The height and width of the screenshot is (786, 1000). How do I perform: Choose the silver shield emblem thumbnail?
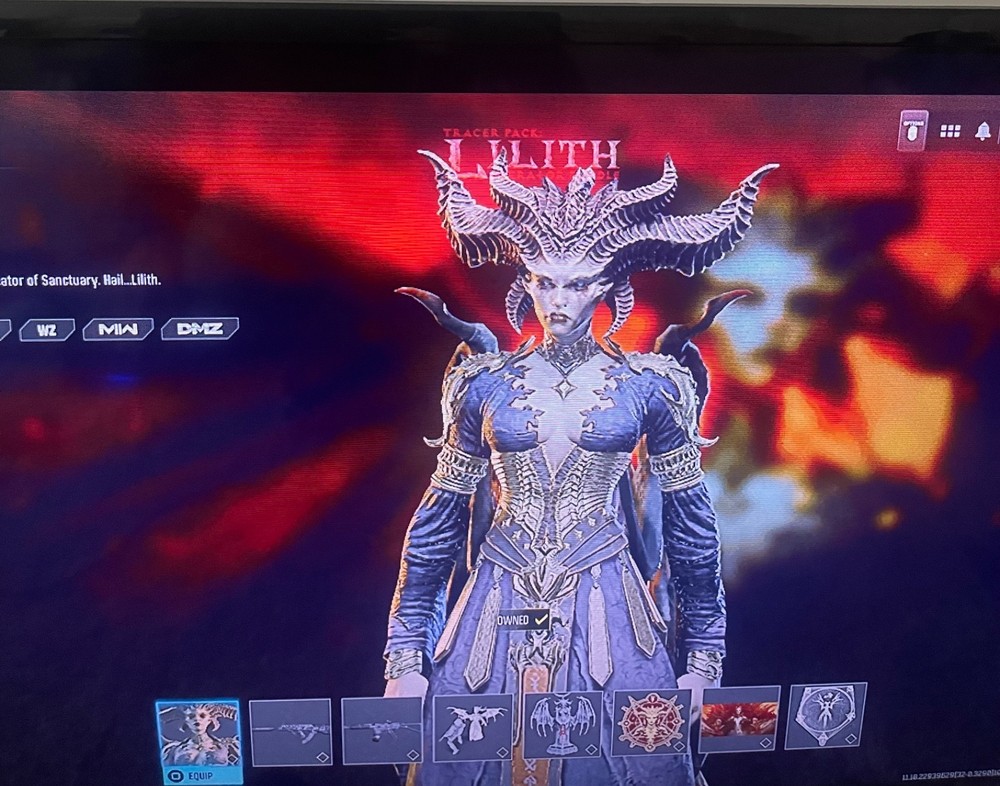pos(825,715)
